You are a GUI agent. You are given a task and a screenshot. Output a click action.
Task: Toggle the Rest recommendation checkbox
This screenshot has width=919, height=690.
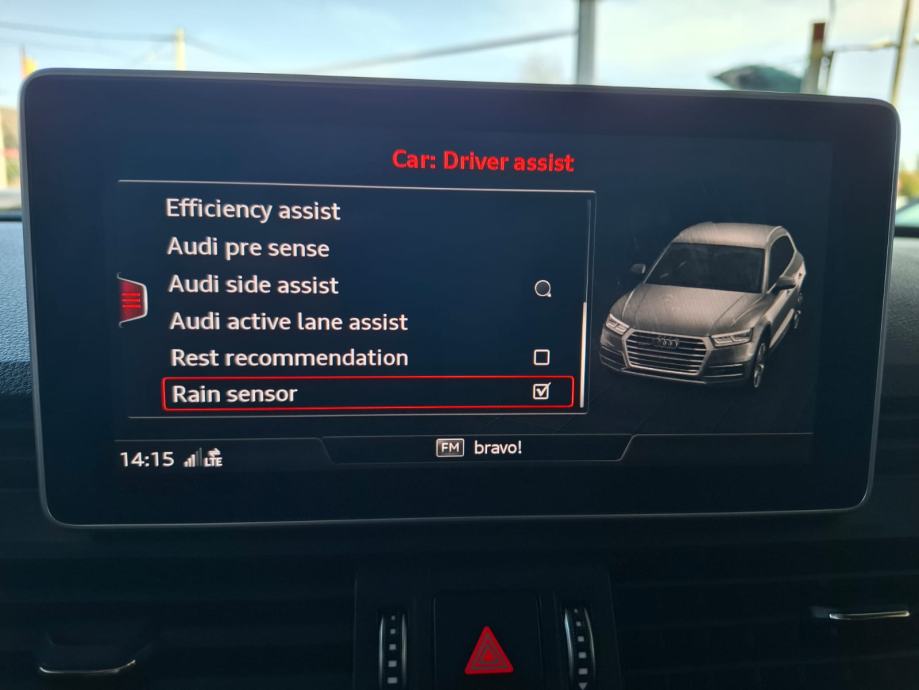coord(541,357)
